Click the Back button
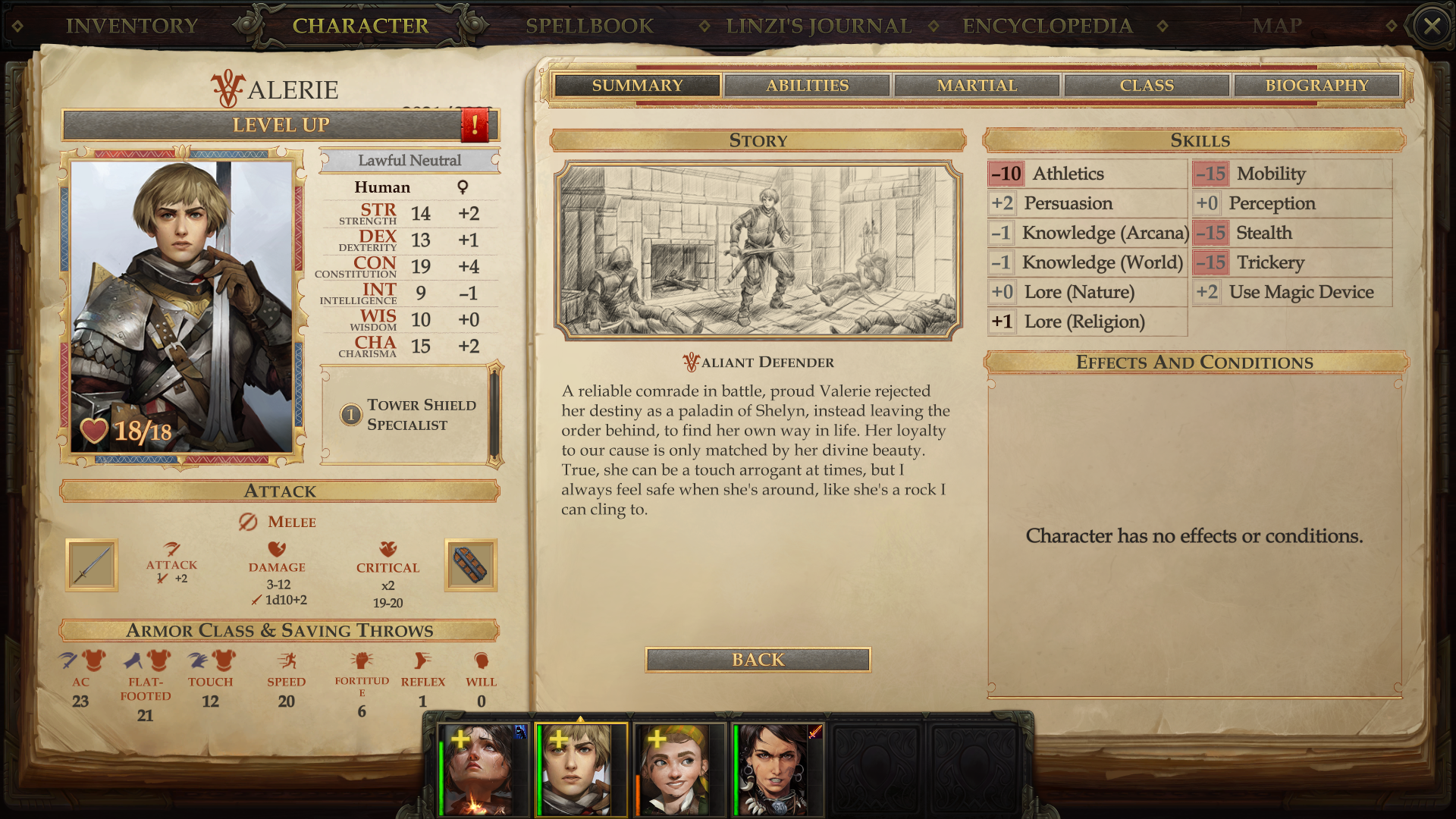Screen dimensions: 1456x819 758,660
